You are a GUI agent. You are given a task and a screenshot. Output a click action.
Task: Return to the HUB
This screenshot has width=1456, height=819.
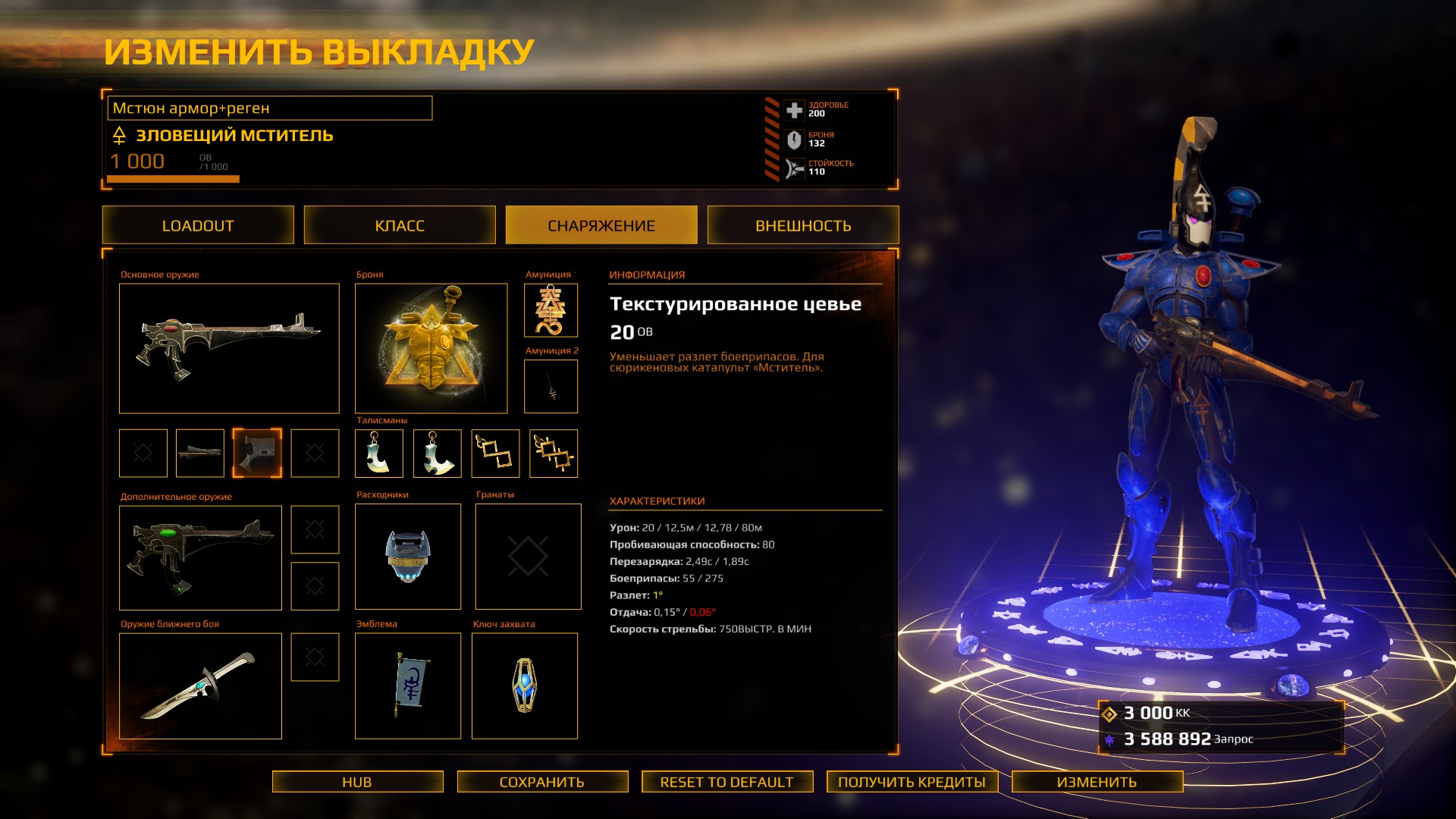tap(357, 782)
